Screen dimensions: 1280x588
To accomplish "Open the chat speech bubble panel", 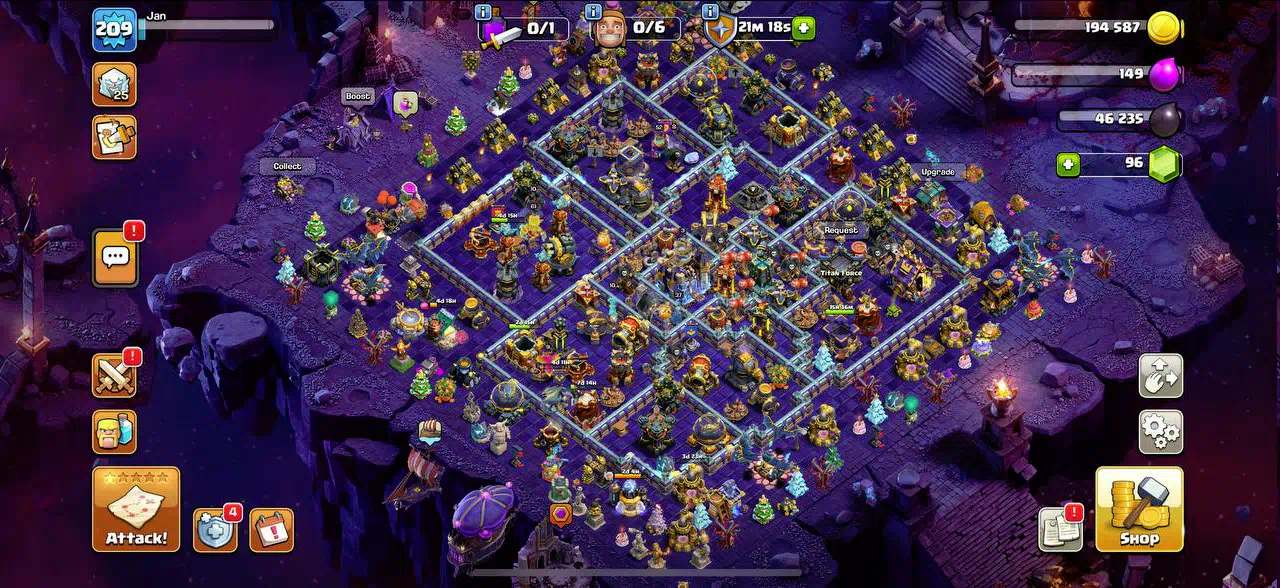I will [115, 257].
